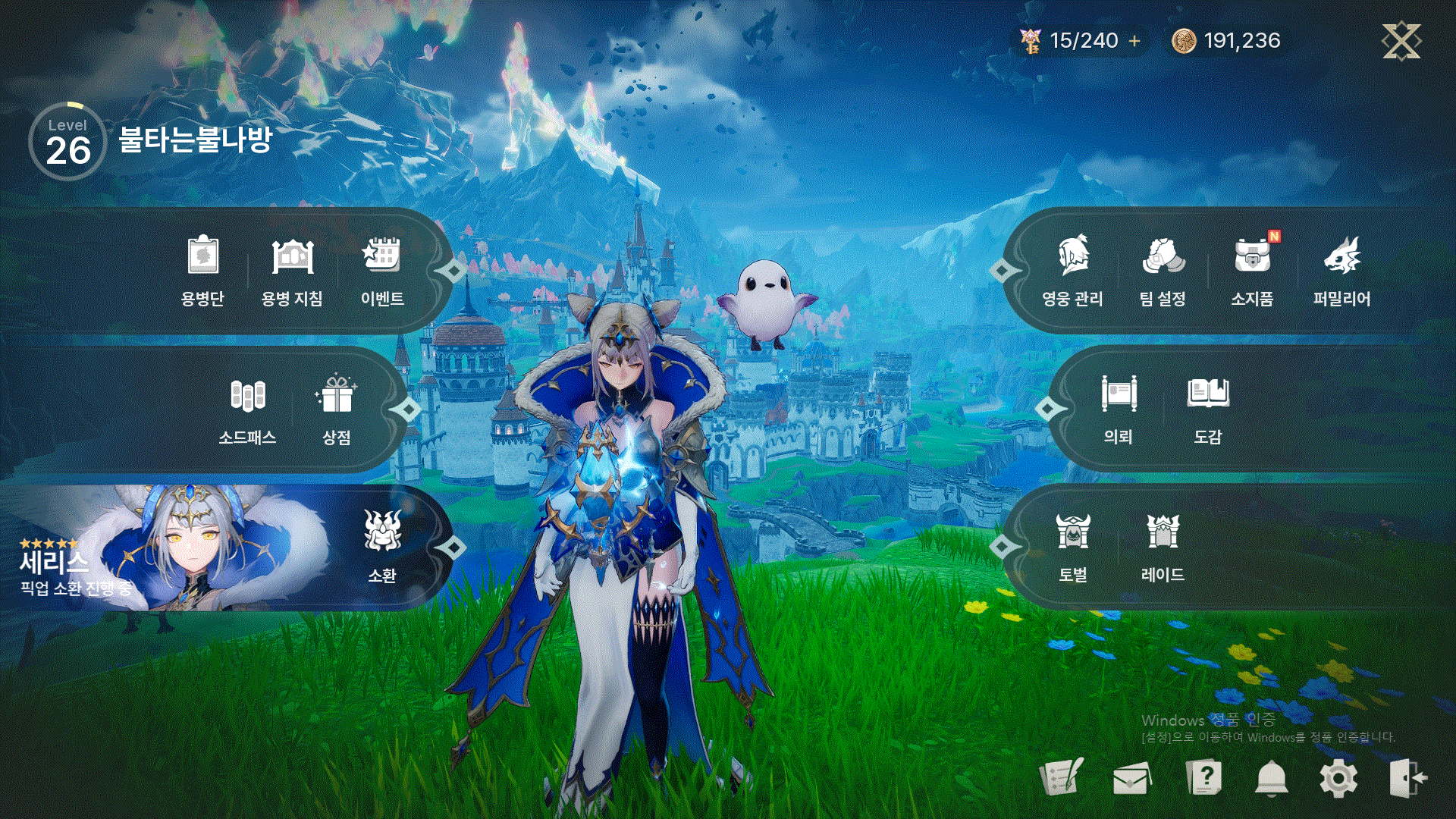
Task: Open the 소환 summon menu
Action: (x=381, y=546)
